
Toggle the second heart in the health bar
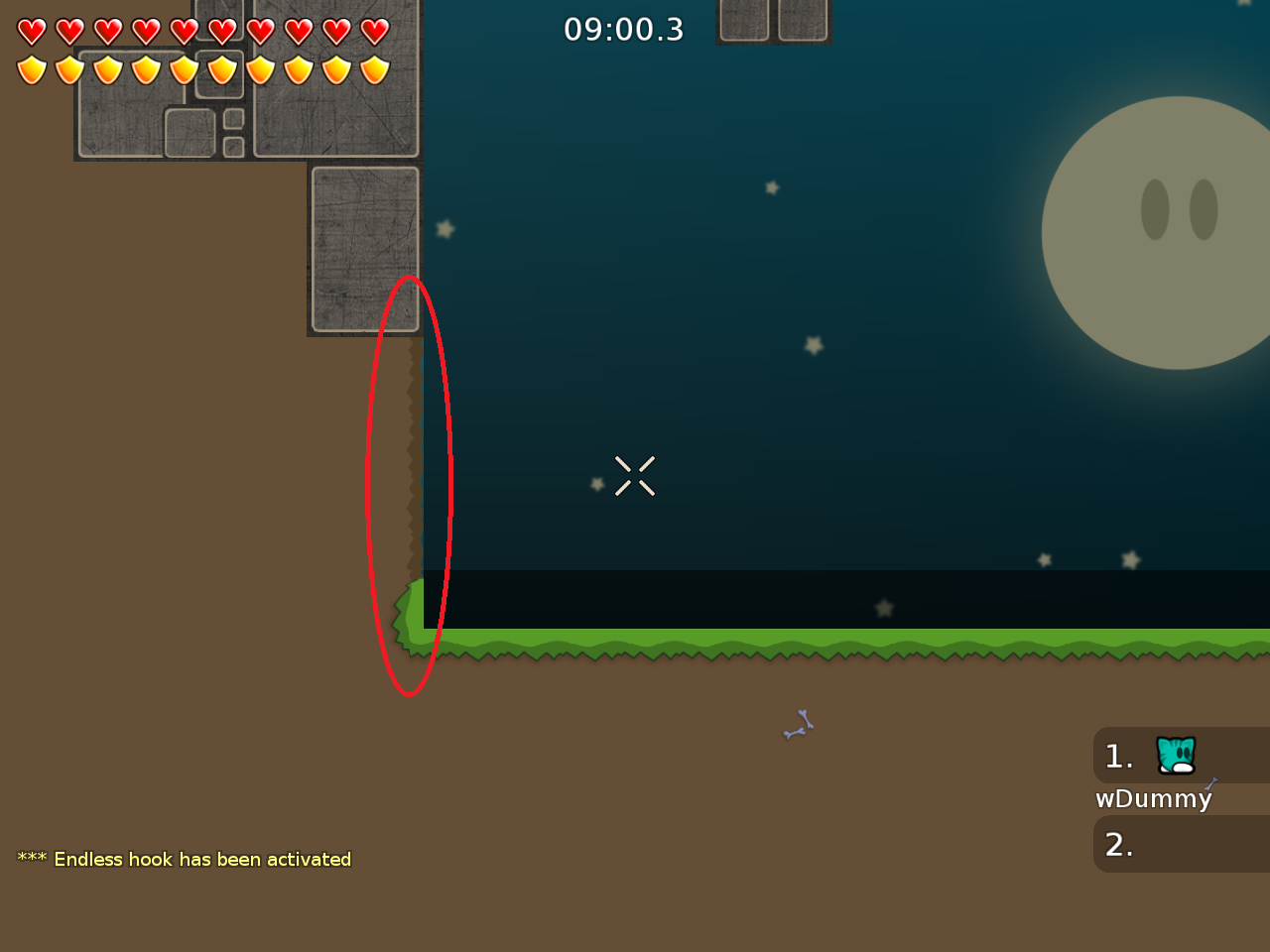(x=69, y=31)
